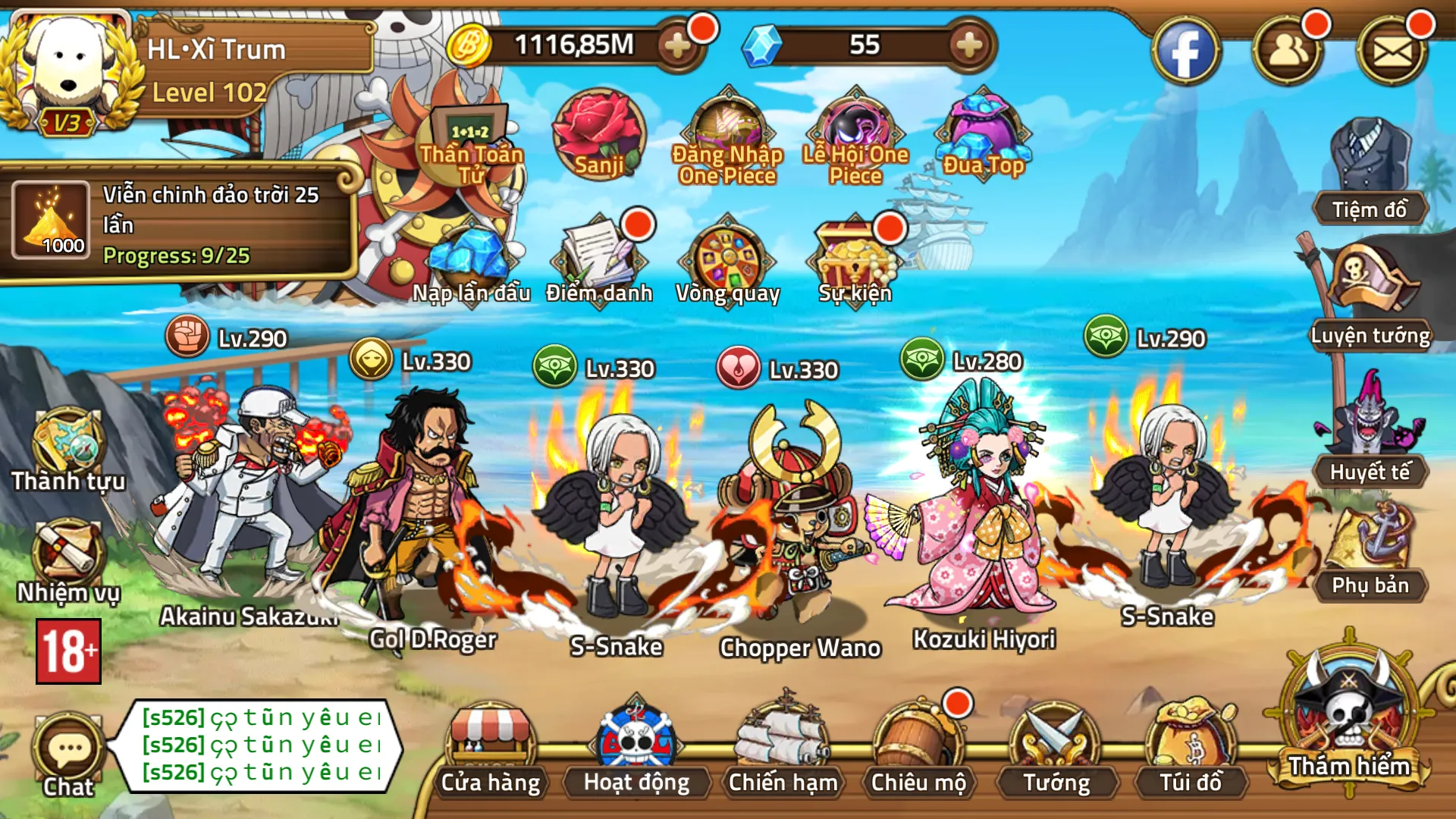View the Thành tựu achievements
Viewport: 1456px width, 819px height.
67,447
